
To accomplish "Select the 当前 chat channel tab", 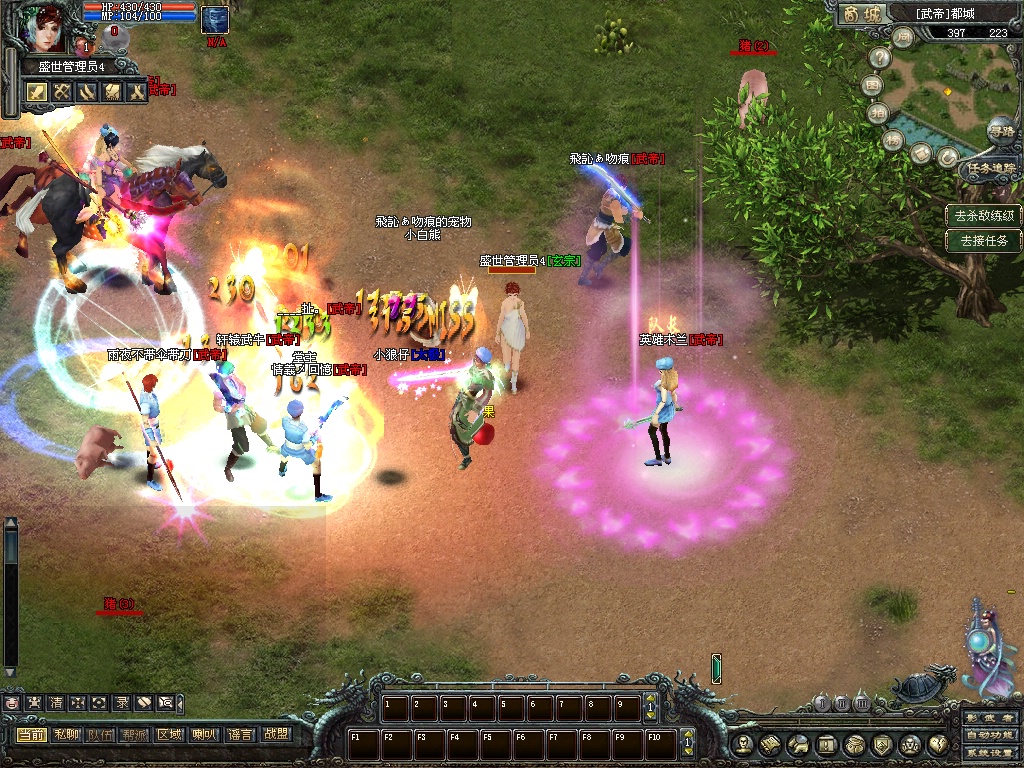I will [x=31, y=734].
